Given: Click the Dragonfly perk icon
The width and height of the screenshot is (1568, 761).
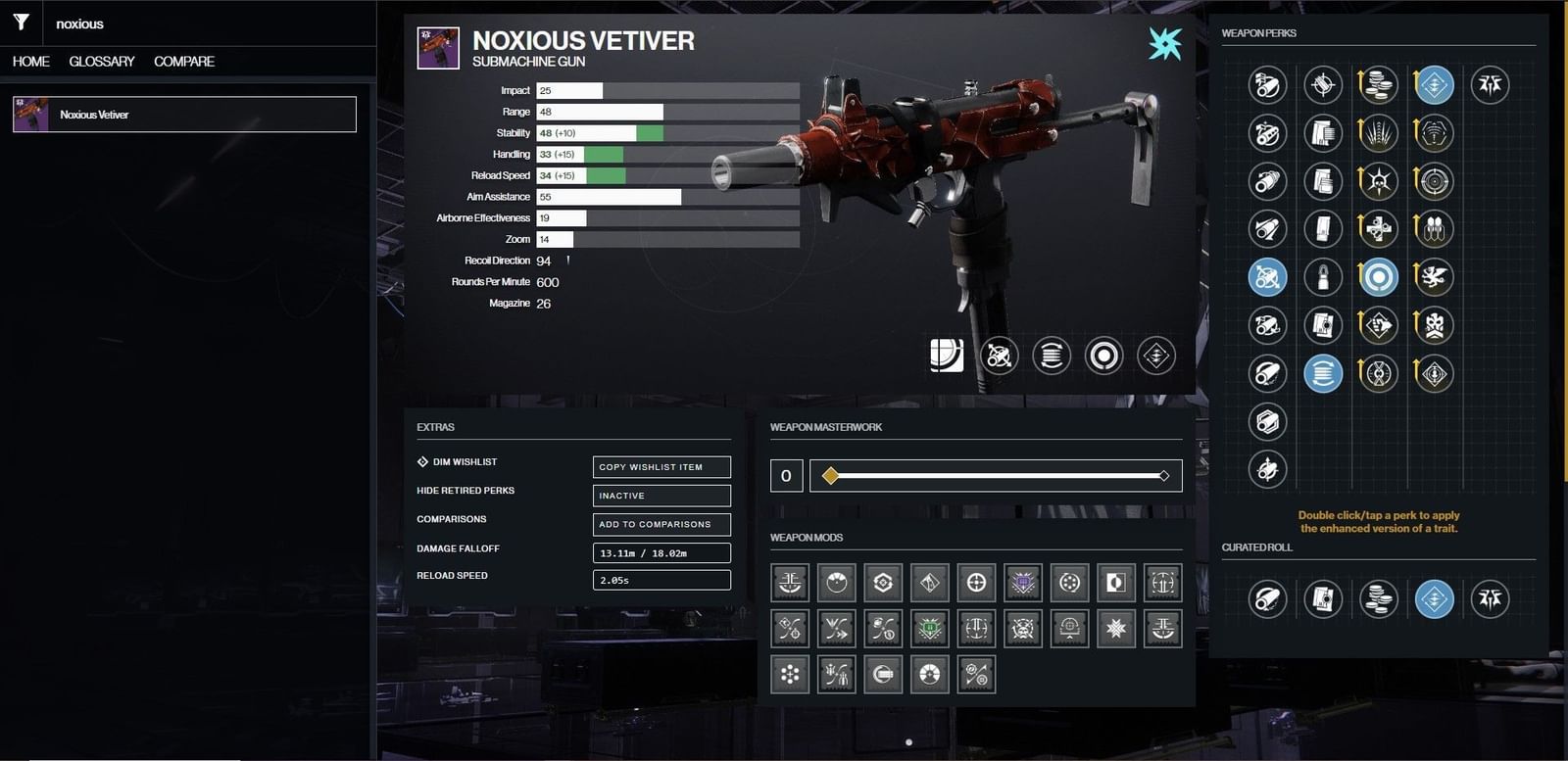Looking at the screenshot, I should [1433, 277].
